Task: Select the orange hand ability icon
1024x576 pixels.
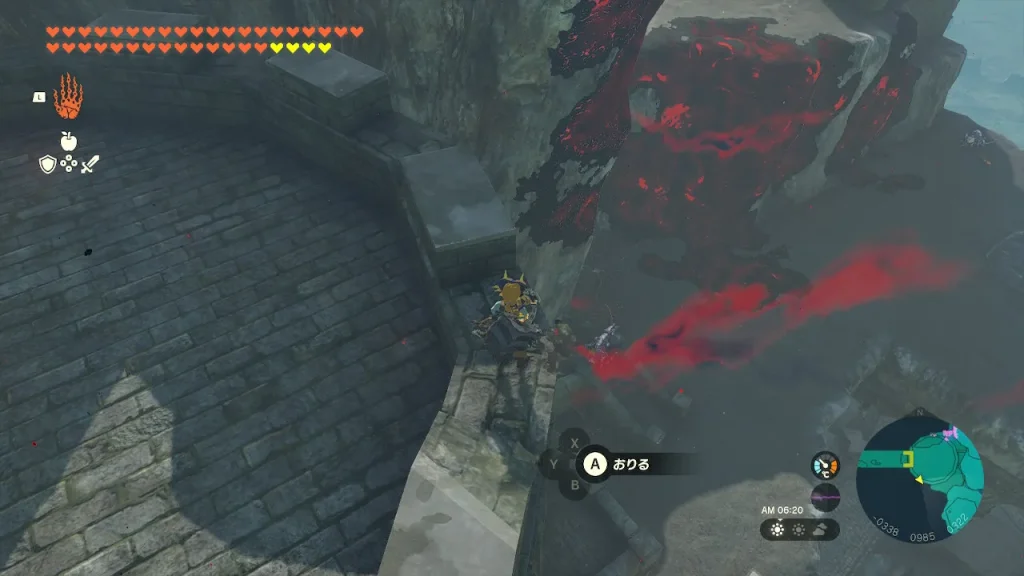Action: tap(68, 97)
